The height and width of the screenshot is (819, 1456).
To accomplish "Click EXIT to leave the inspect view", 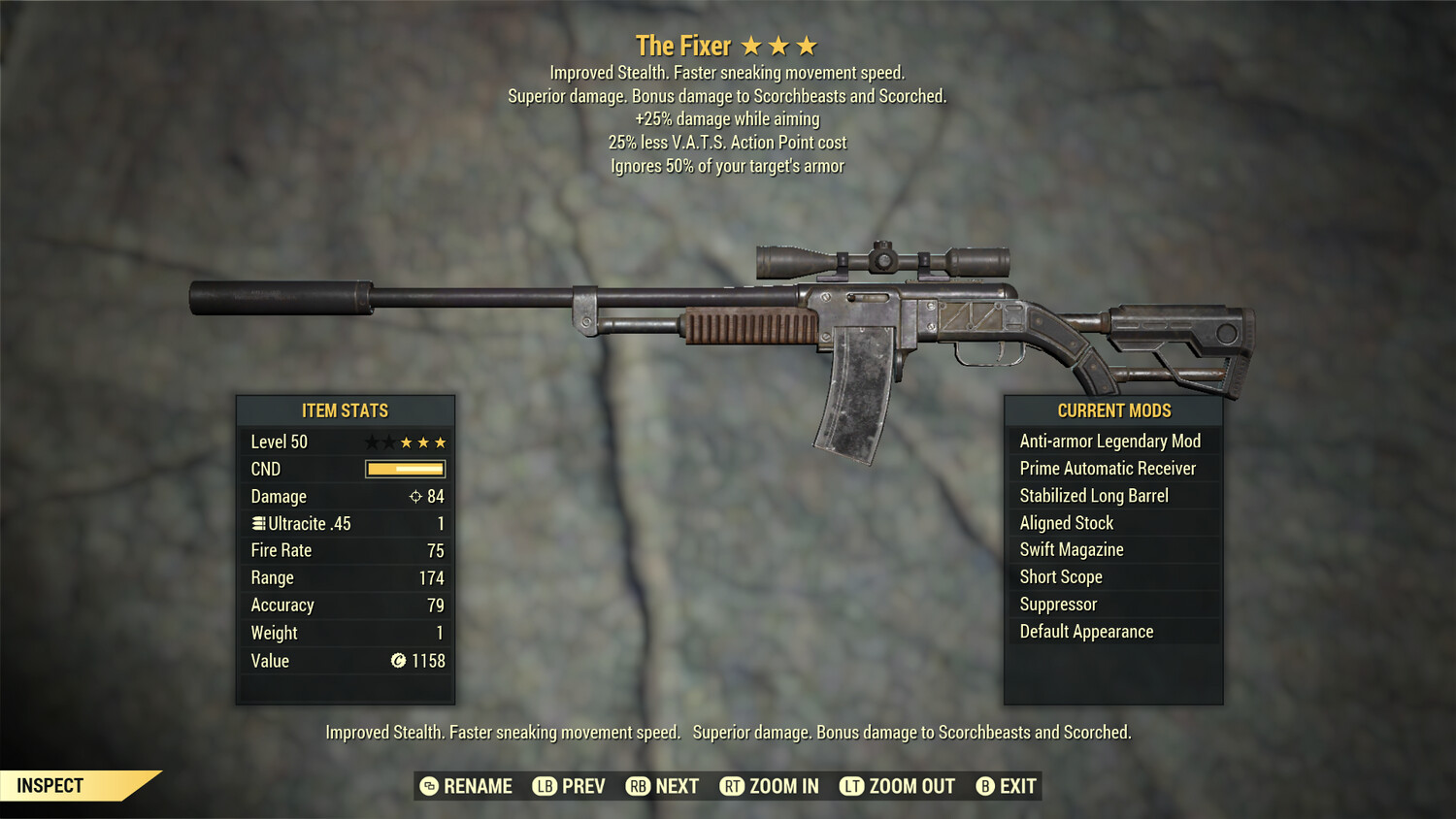I will pyautogui.click(x=1016, y=786).
